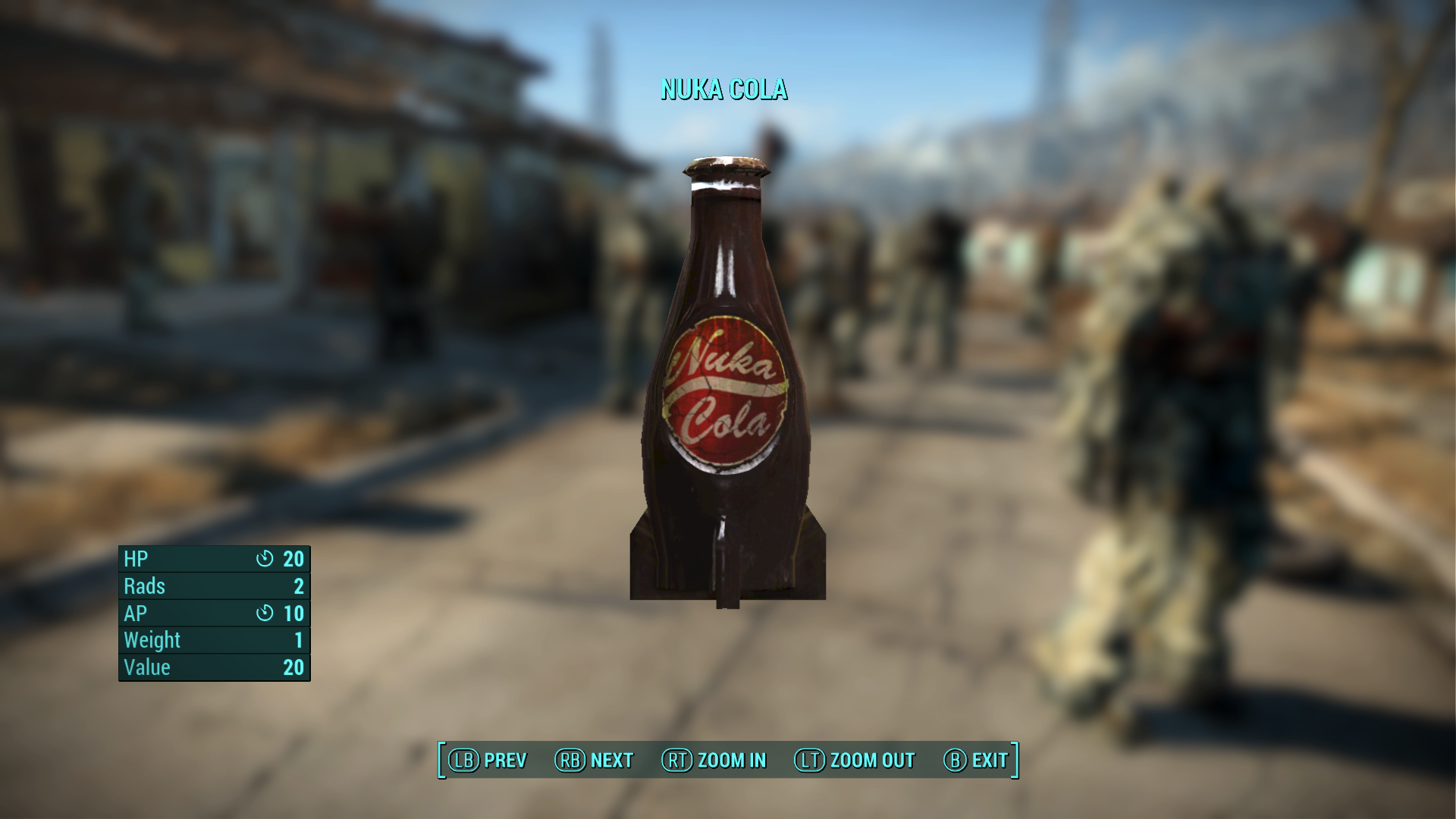This screenshot has width=1456, height=819.
Task: Select the AP stat row
Action: pyautogui.click(x=212, y=613)
